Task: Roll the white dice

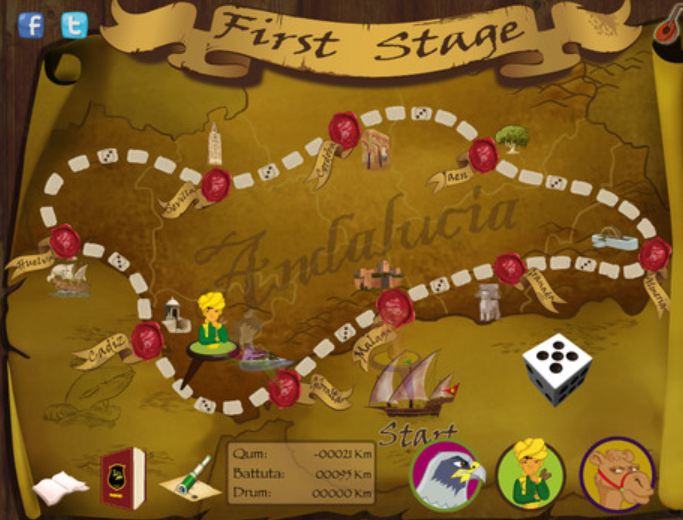Action: click(x=557, y=369)
